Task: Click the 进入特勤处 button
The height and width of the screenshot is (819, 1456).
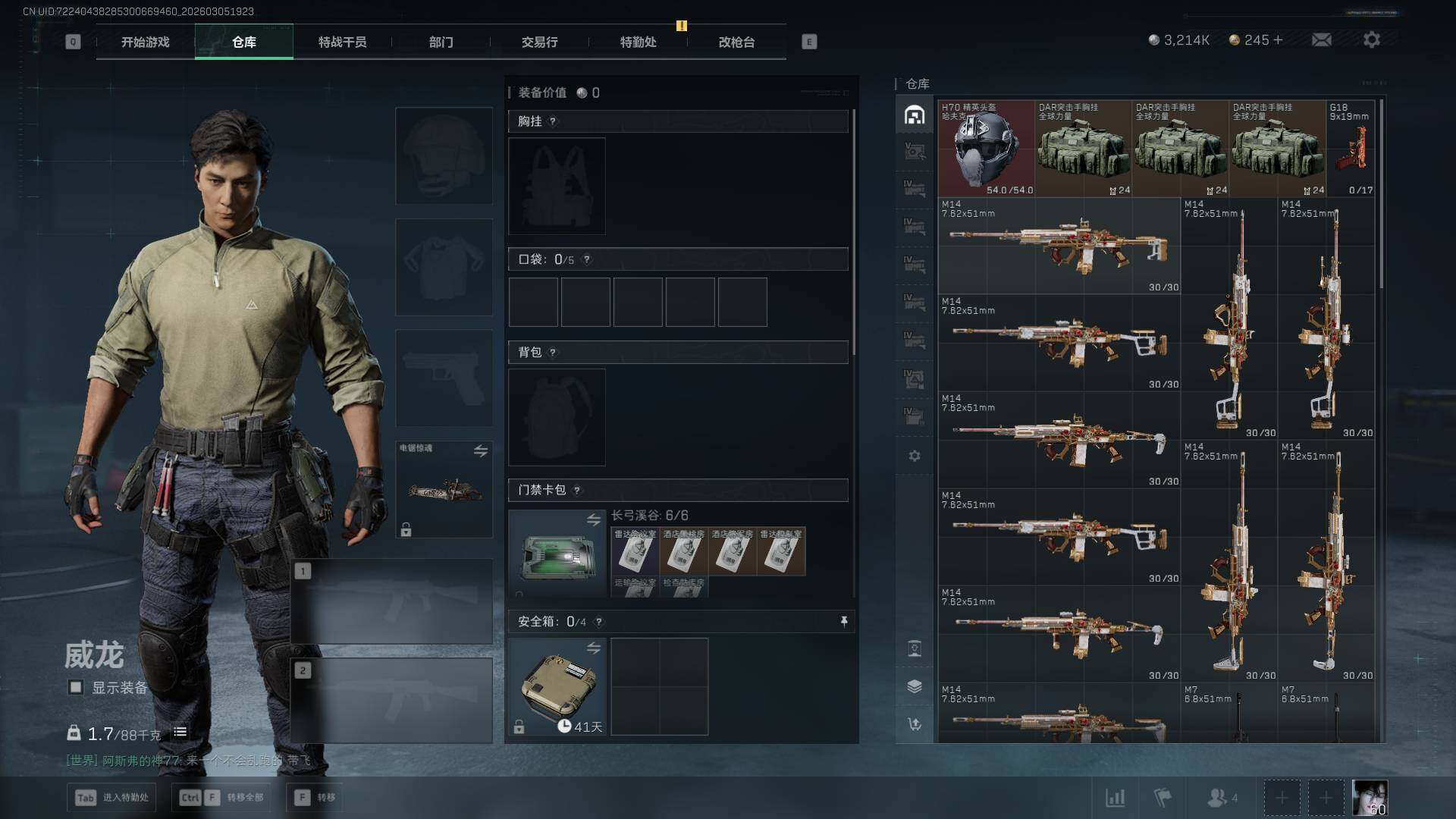Action: point(112,797)
